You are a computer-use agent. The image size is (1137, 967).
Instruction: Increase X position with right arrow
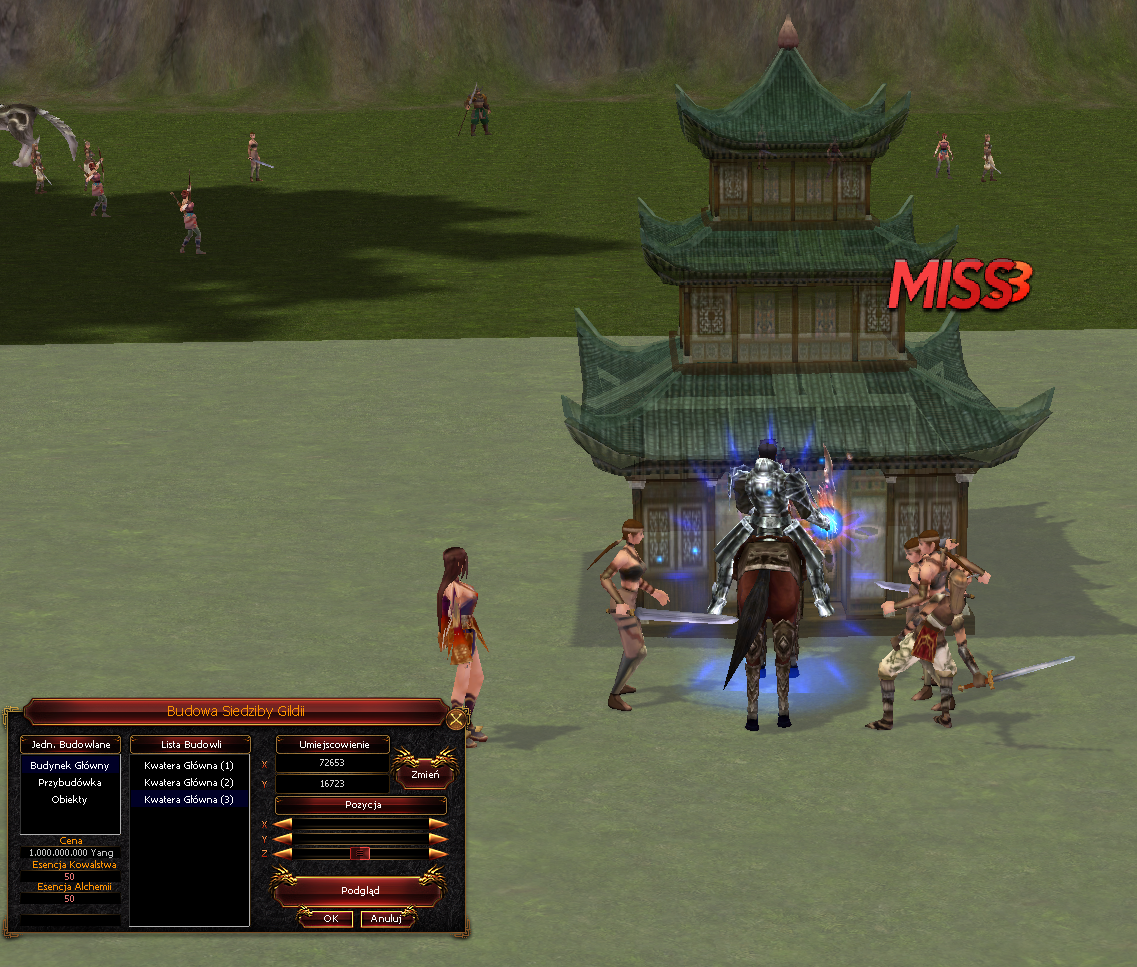[x=438, y=824]
